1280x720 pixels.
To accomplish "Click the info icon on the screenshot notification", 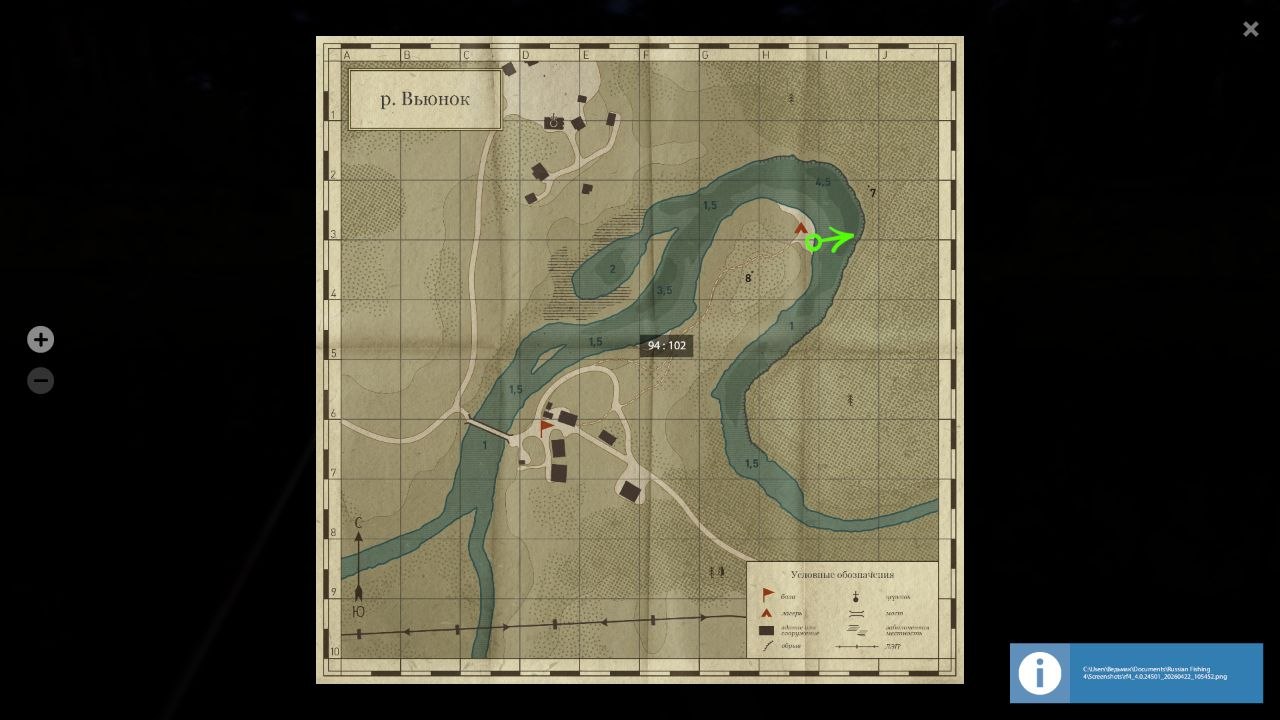I will coord(1039,673).
